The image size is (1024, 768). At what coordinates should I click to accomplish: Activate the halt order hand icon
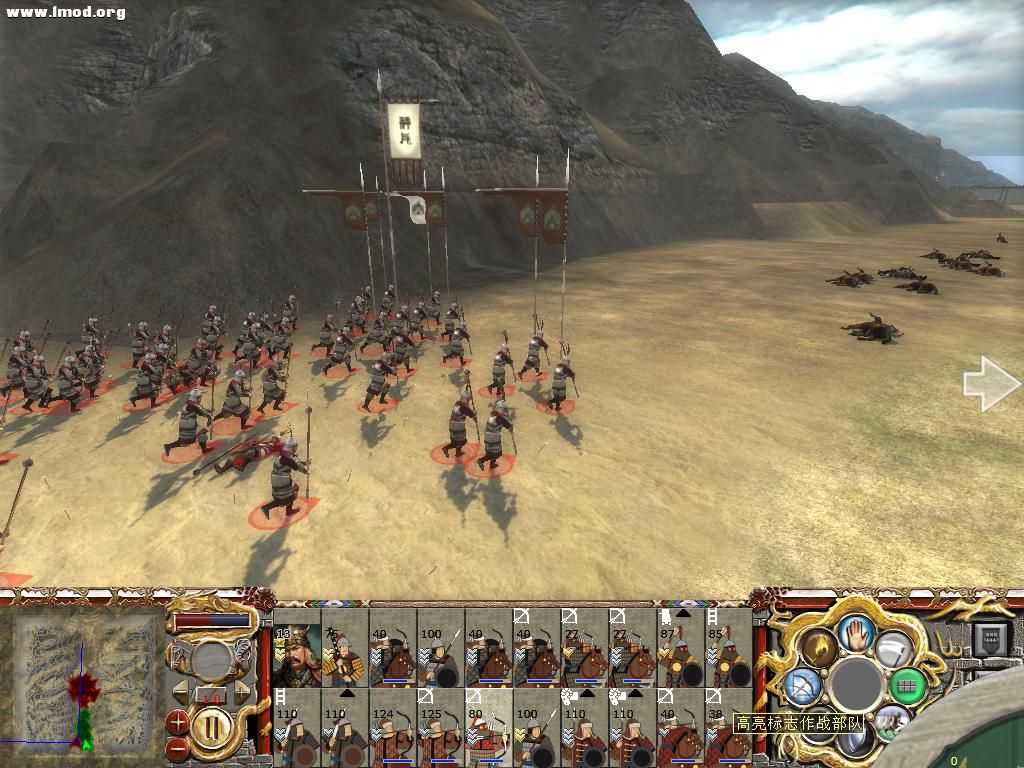click(856, 631)
